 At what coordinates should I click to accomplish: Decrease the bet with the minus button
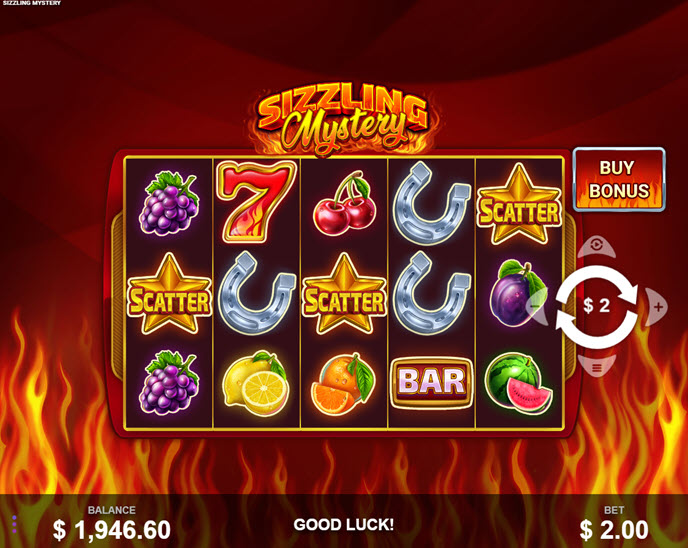pyautogui.click(x=537, y=306)
